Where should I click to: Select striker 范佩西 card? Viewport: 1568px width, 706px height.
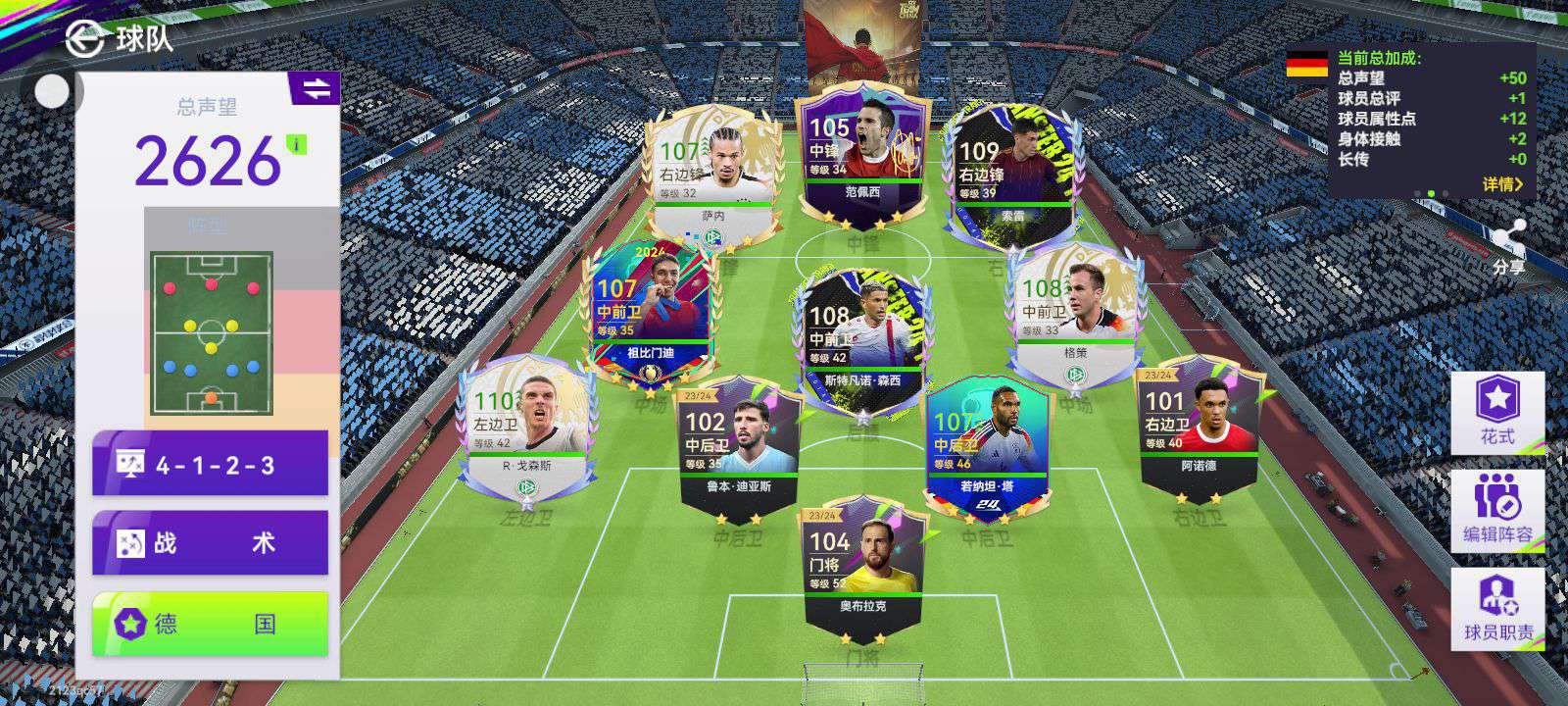pyautogui.click(x=862, y=157)
